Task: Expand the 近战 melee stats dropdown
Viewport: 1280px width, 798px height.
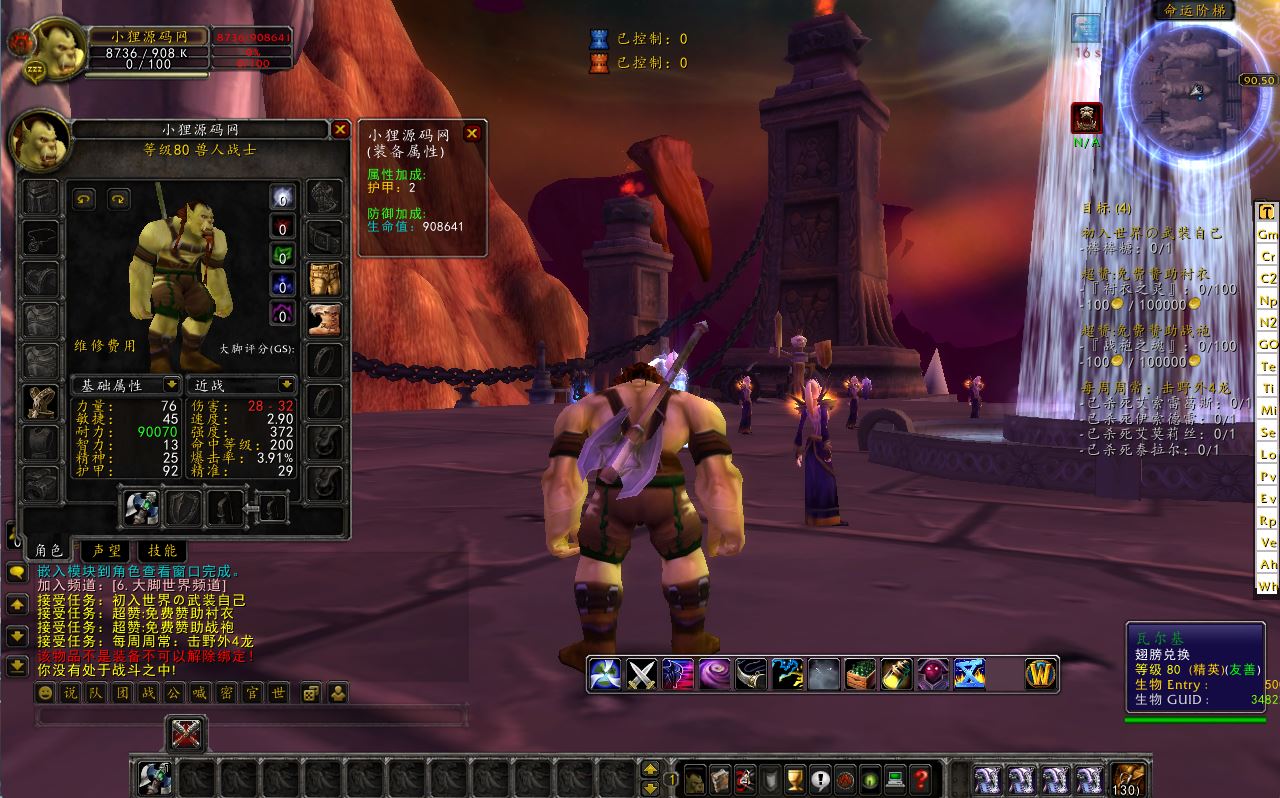Action: point(287,385)
